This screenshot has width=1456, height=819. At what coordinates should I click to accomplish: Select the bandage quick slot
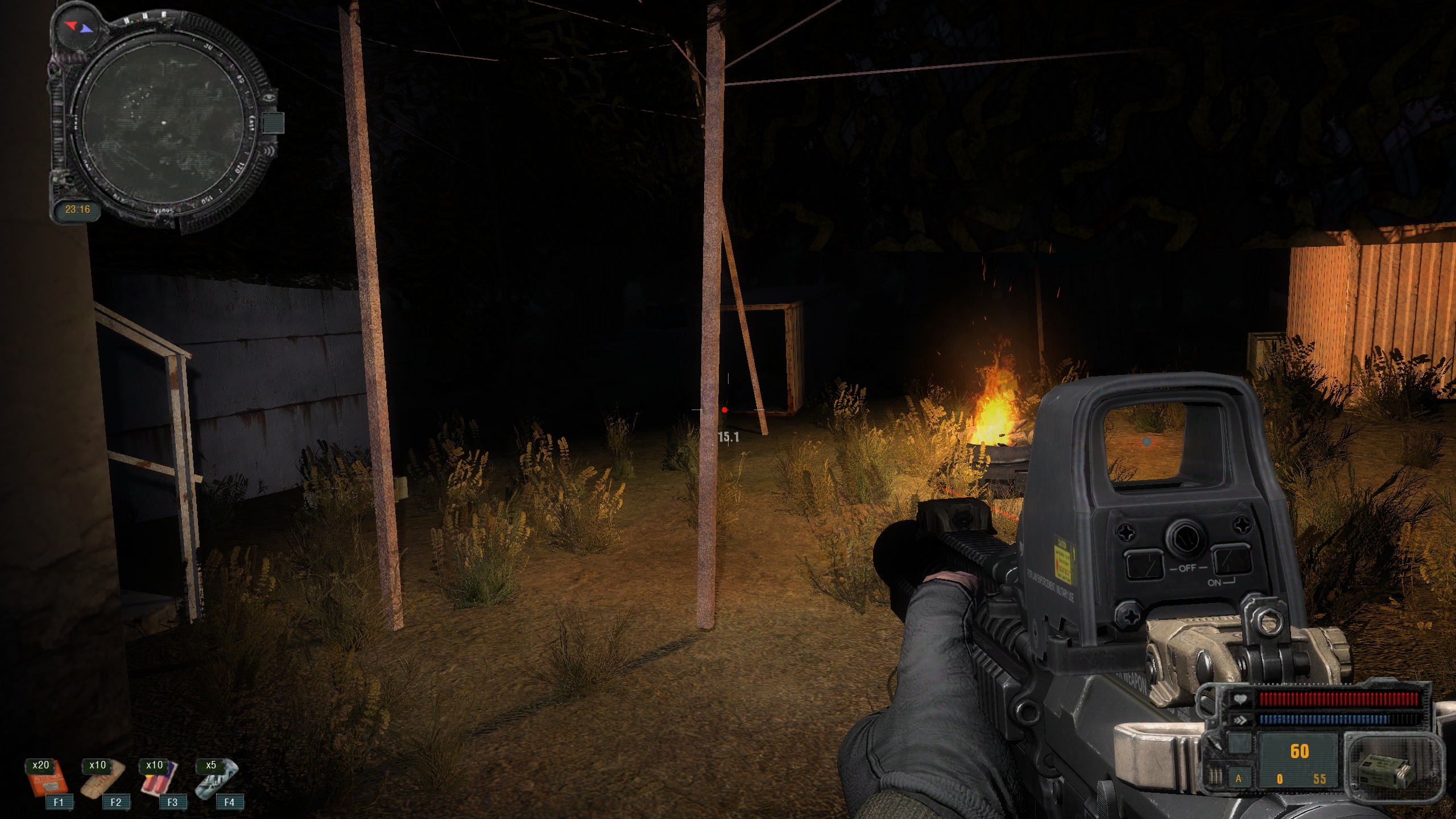102,784
